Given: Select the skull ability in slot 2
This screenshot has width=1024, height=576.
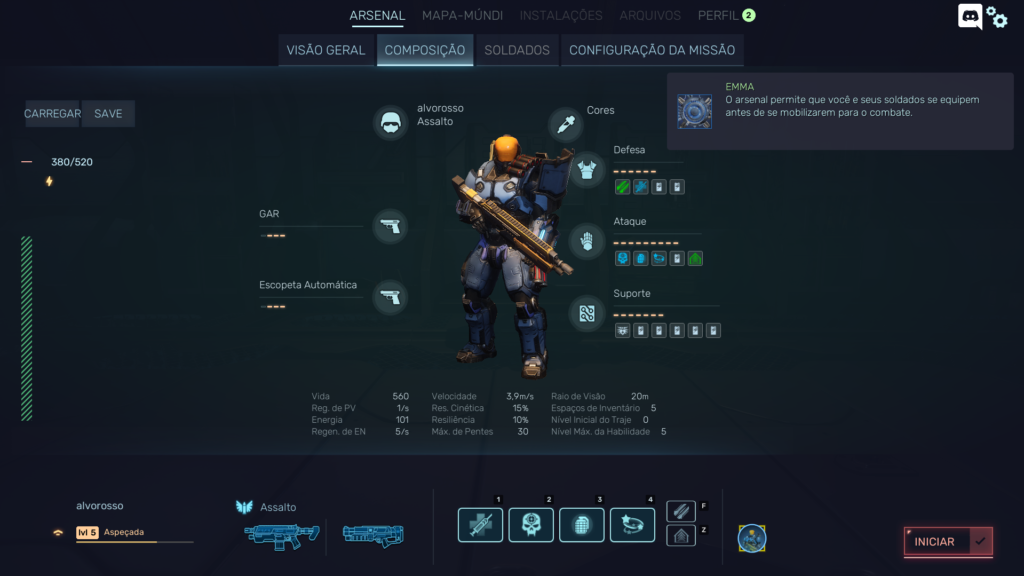Looking at the screenshot, I should 531,525.
